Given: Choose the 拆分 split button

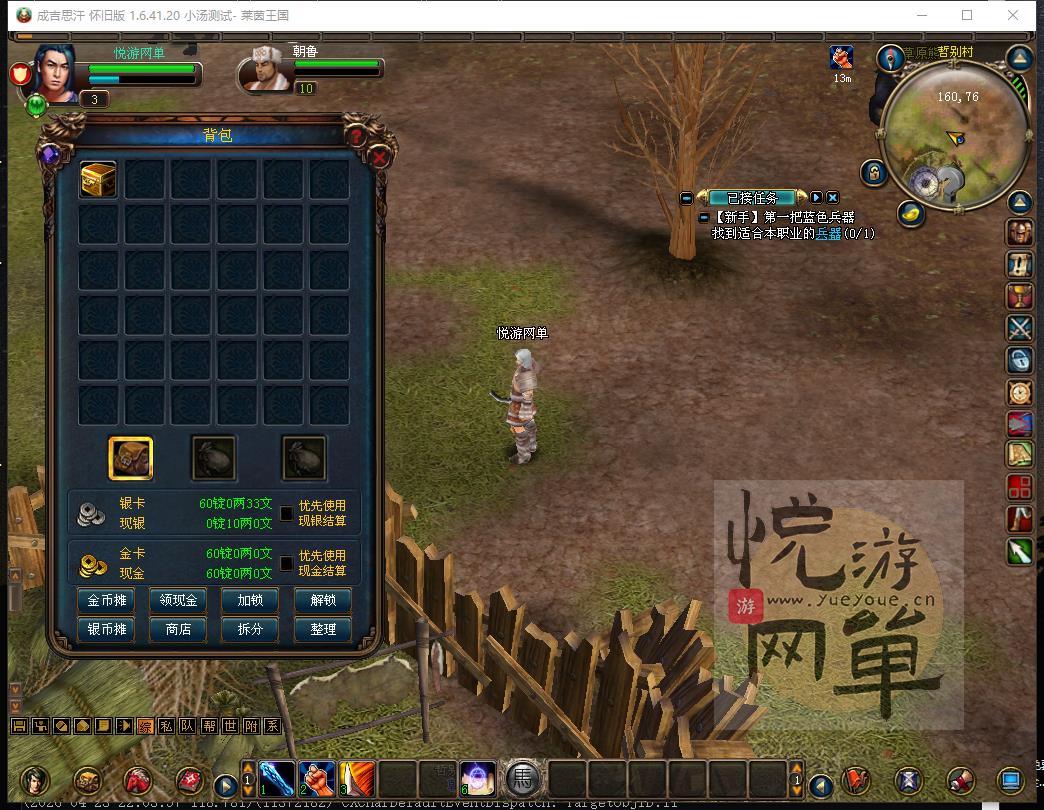Looking at the screenshot, I should tap(250, 629).
